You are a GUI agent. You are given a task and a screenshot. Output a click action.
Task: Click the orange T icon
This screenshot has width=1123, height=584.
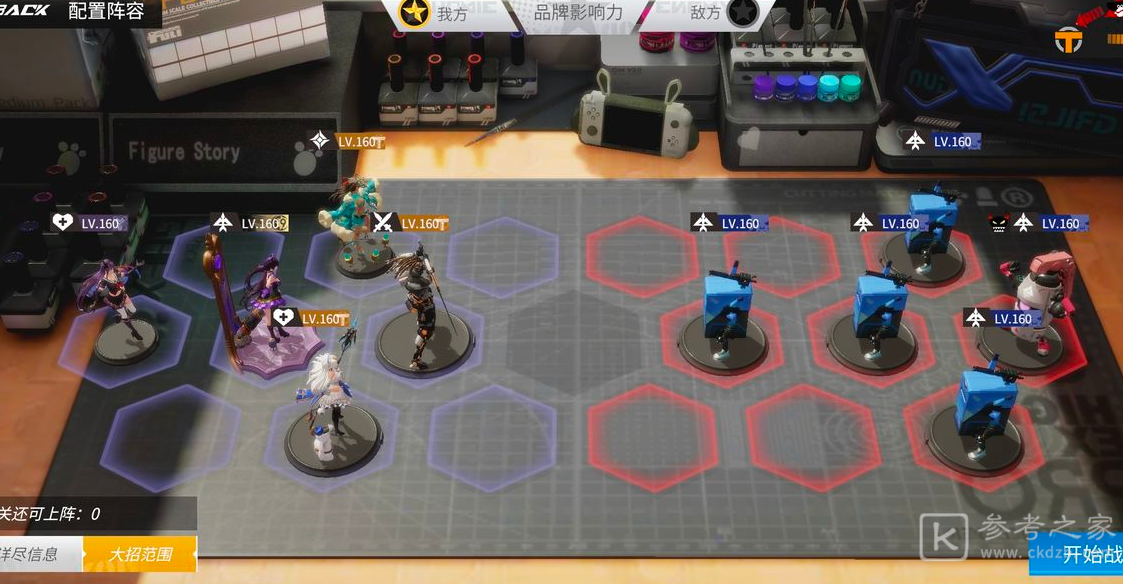[1069, 40]
